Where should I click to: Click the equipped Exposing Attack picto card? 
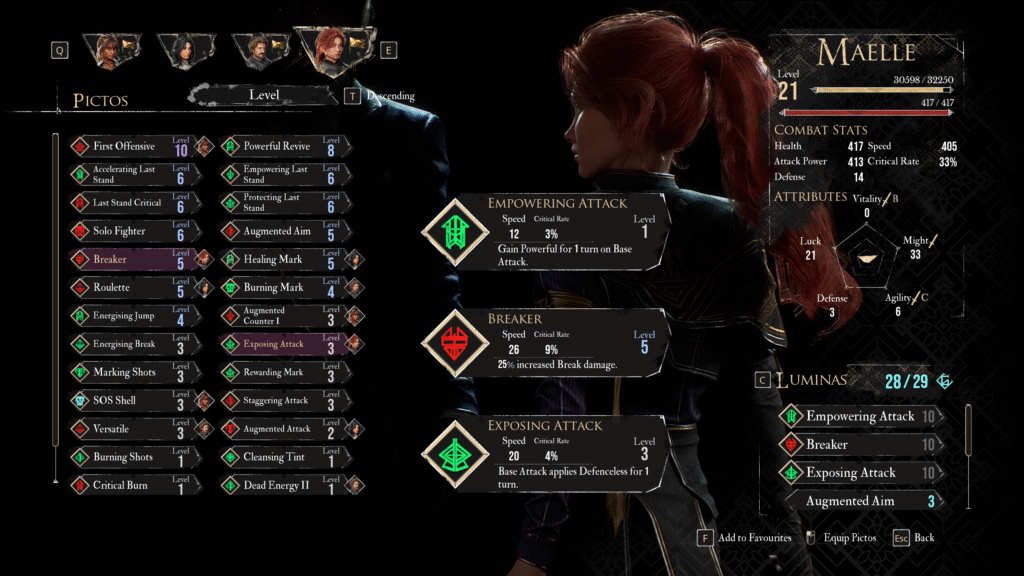tap(545, 453)
